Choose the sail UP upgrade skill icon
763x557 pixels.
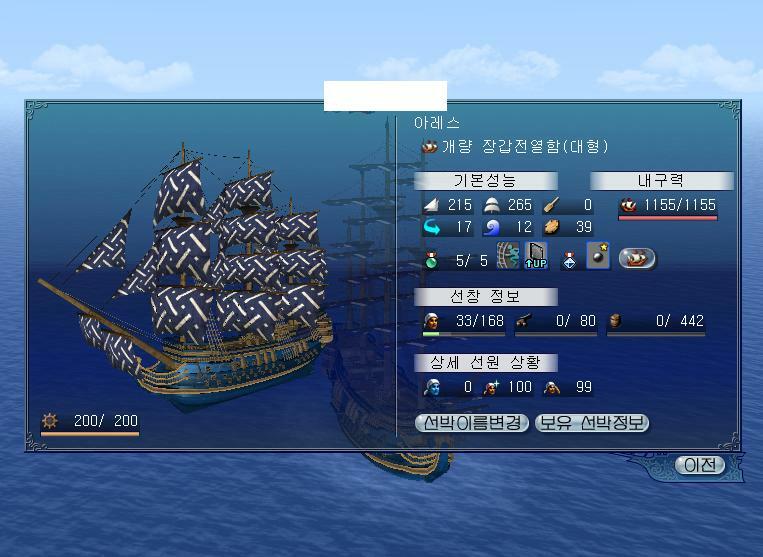coord(537,259)
